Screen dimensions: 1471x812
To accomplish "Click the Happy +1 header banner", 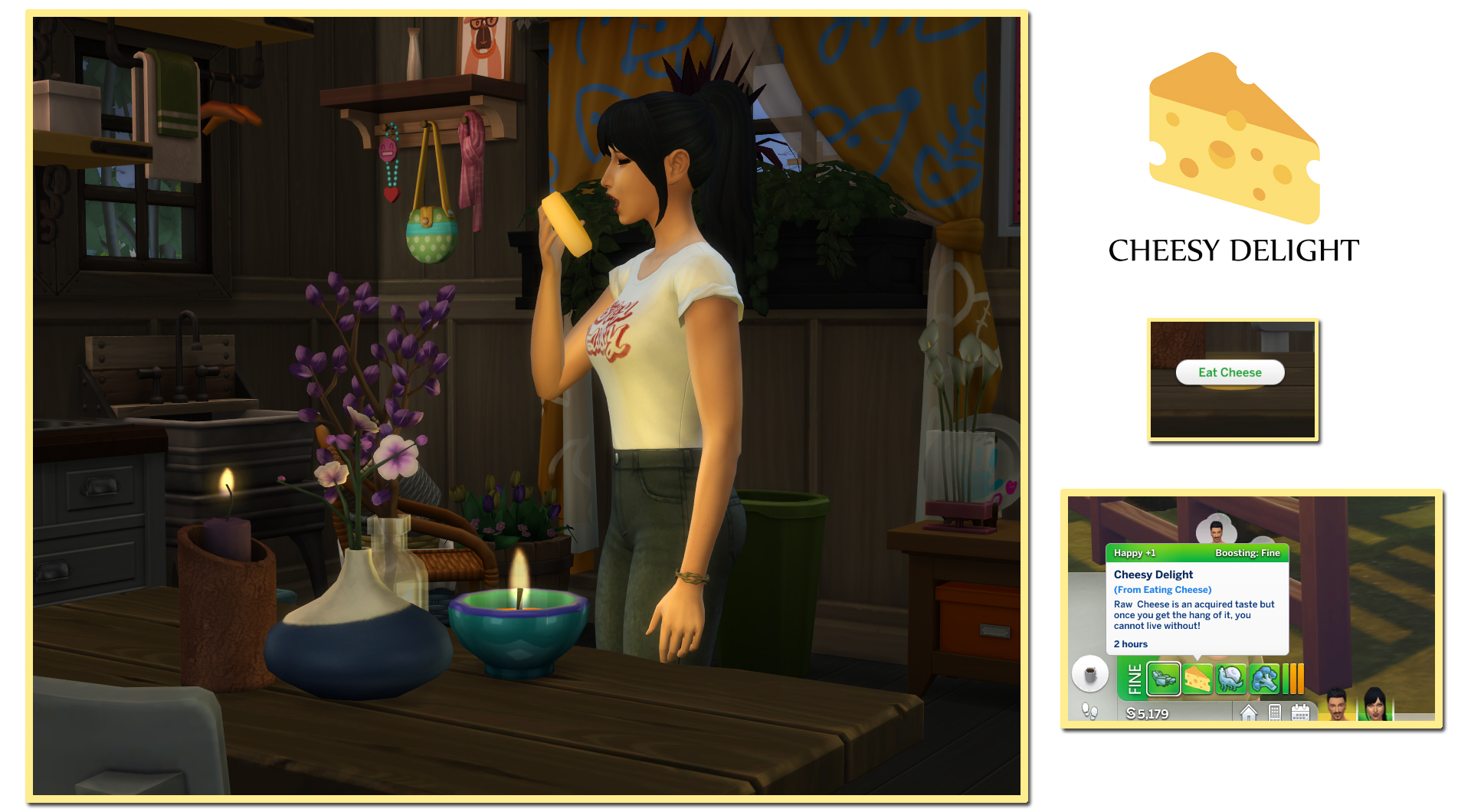I will click(x=1135, y=552).
